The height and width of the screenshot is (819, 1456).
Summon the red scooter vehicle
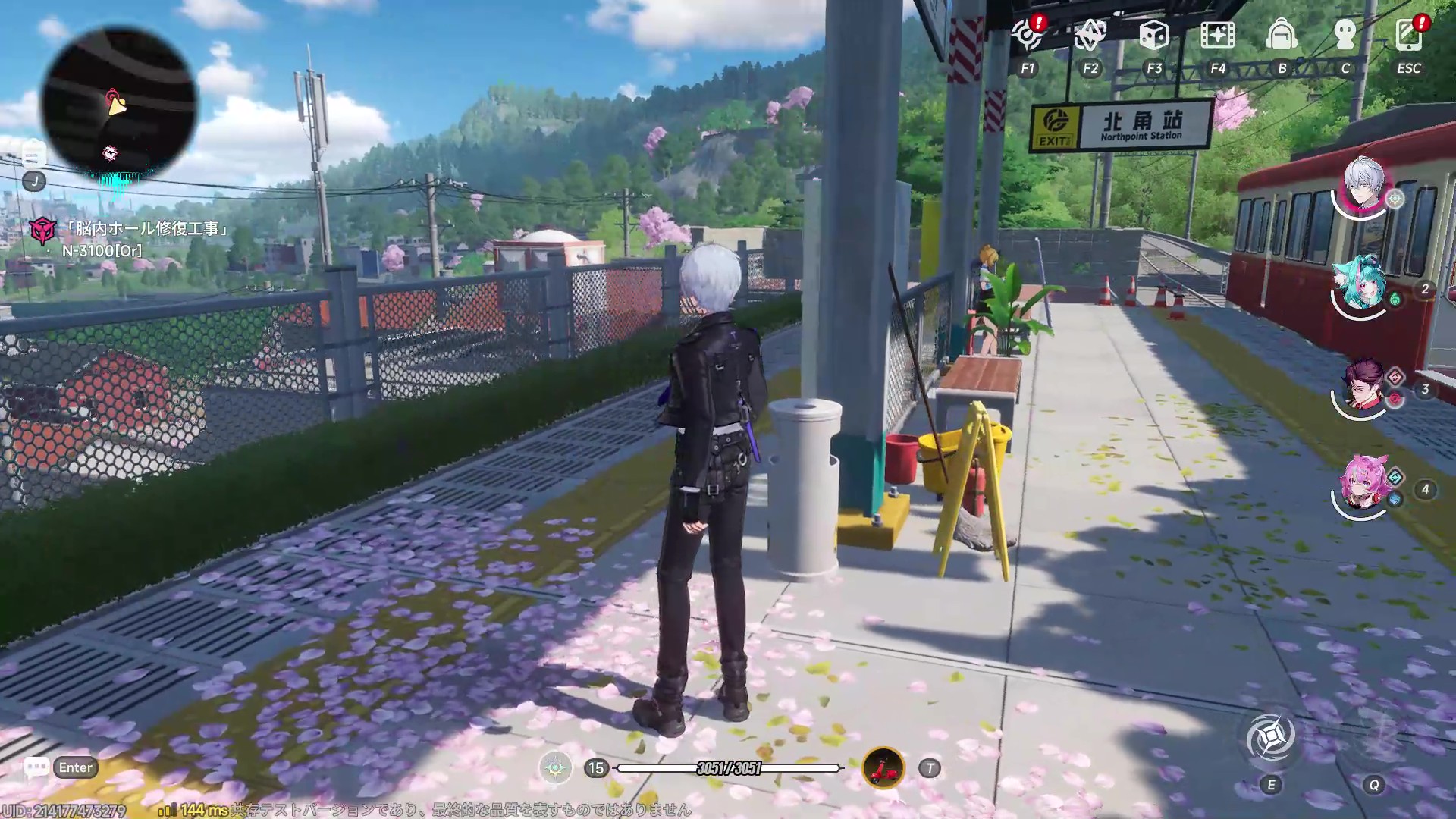pos(883,768)
